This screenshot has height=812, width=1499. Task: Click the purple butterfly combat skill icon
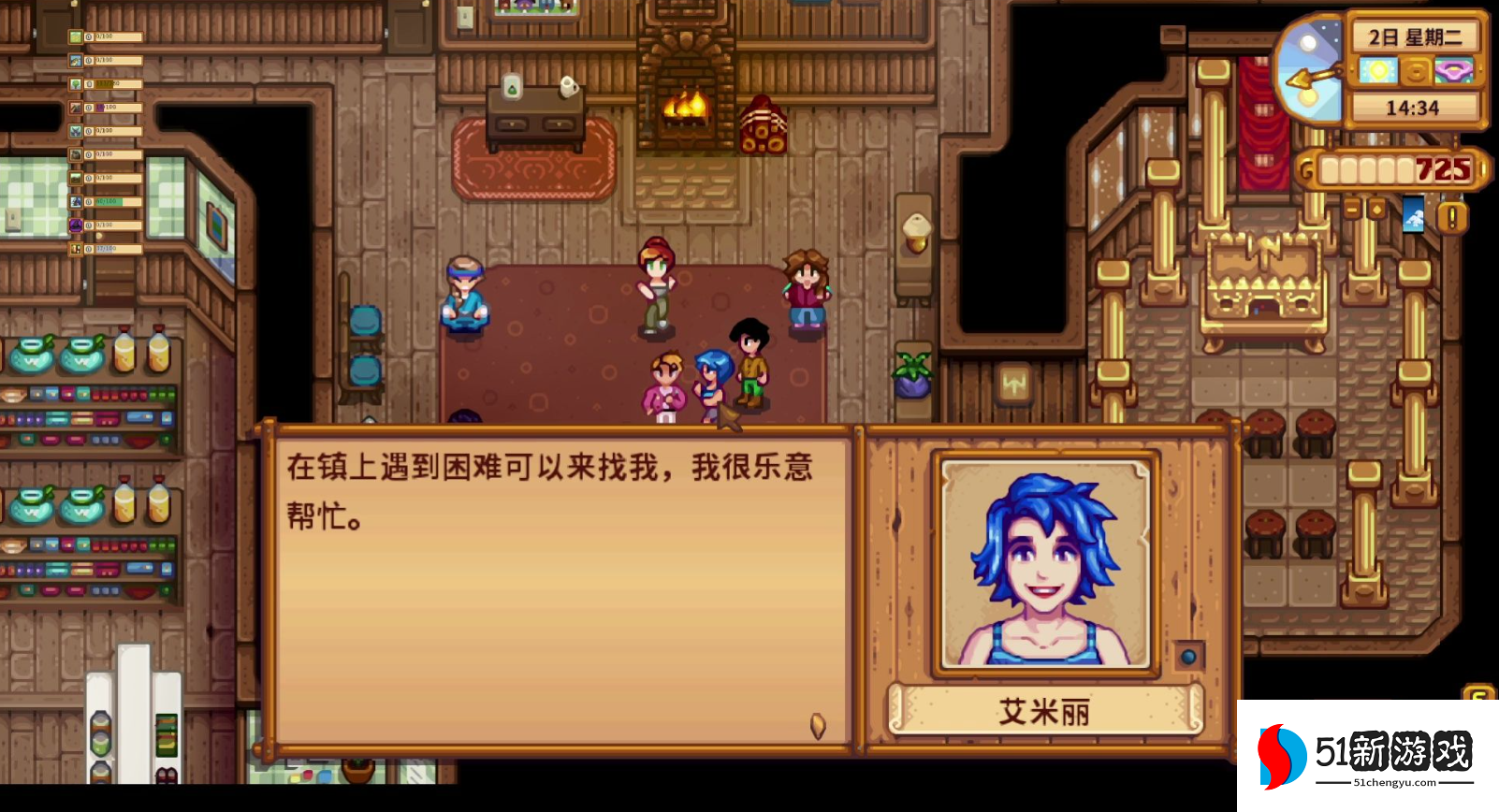75,129
